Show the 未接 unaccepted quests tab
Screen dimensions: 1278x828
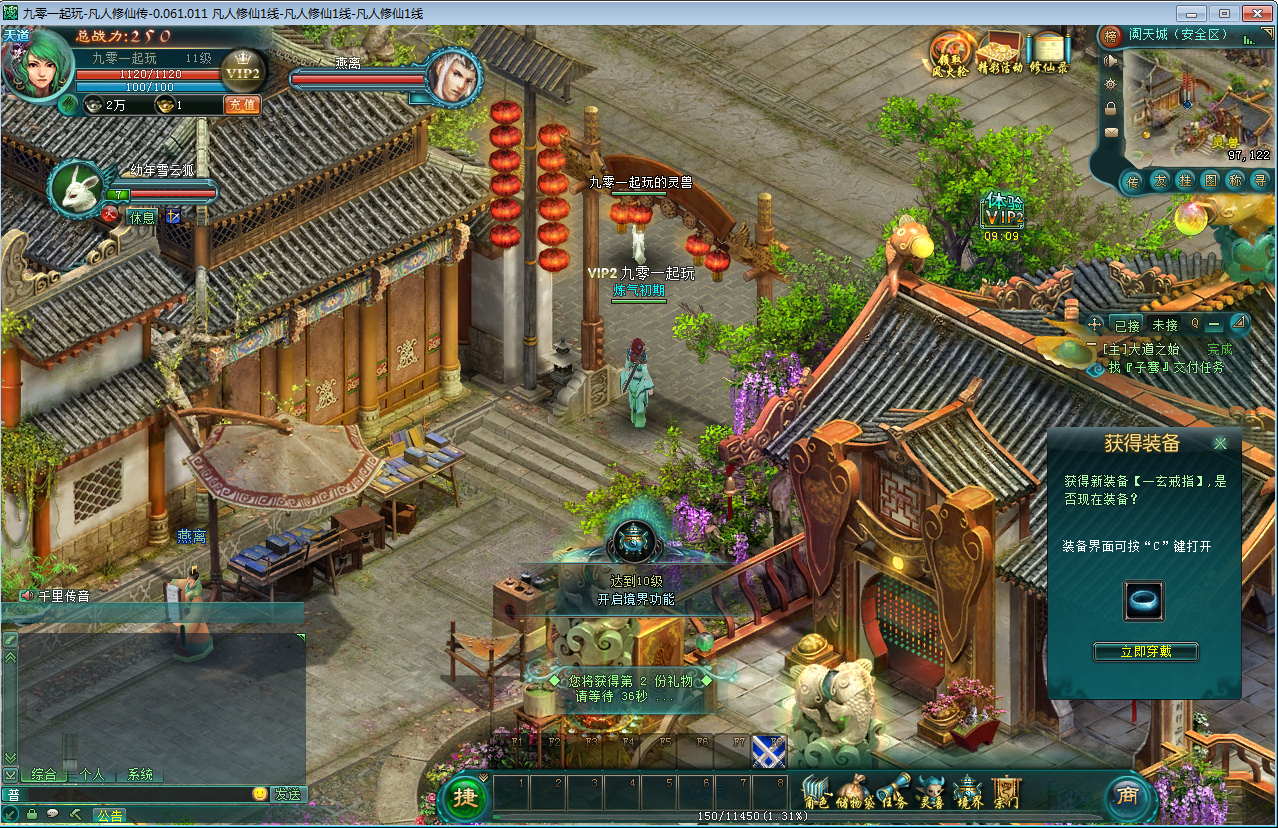pos(1165,325)
